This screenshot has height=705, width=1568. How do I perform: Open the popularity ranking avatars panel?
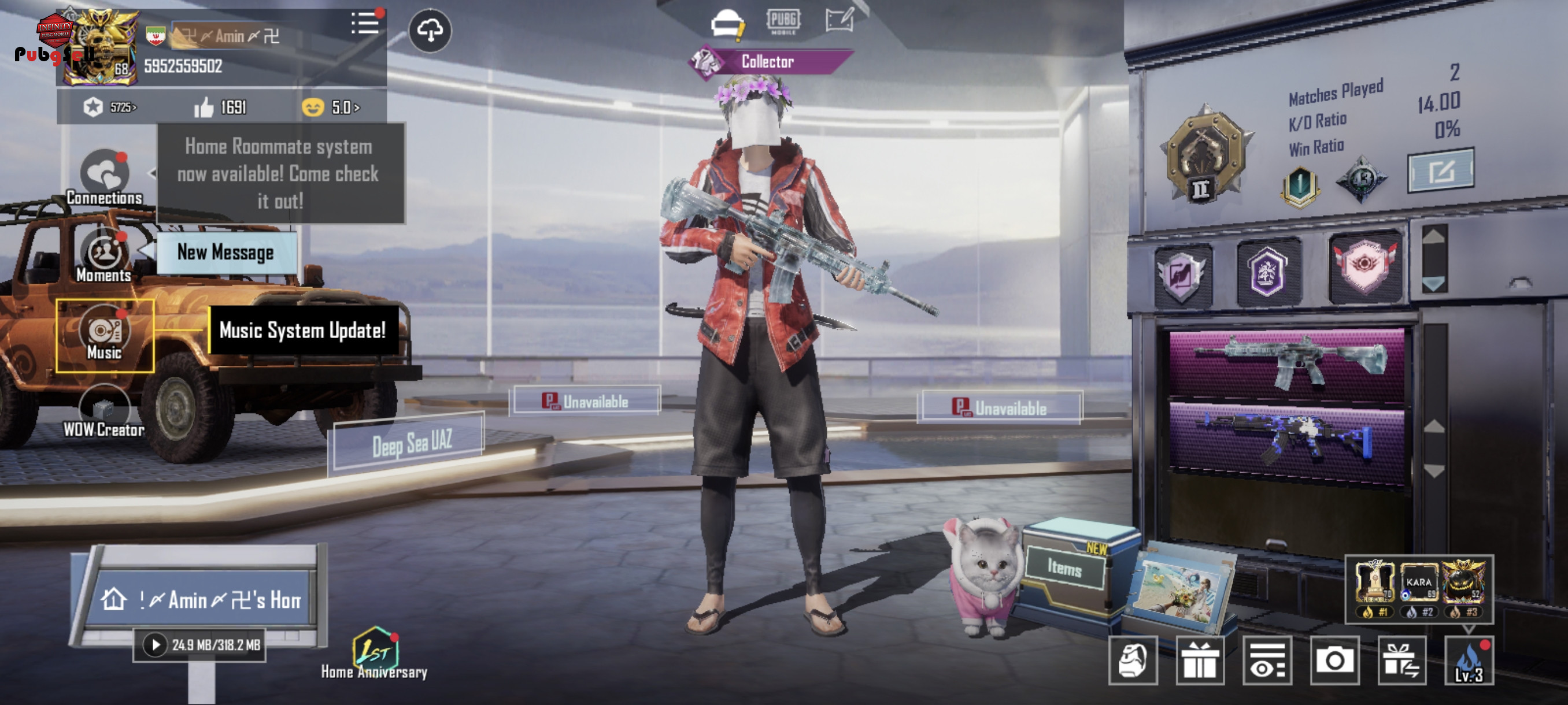tap(1418, 589)
